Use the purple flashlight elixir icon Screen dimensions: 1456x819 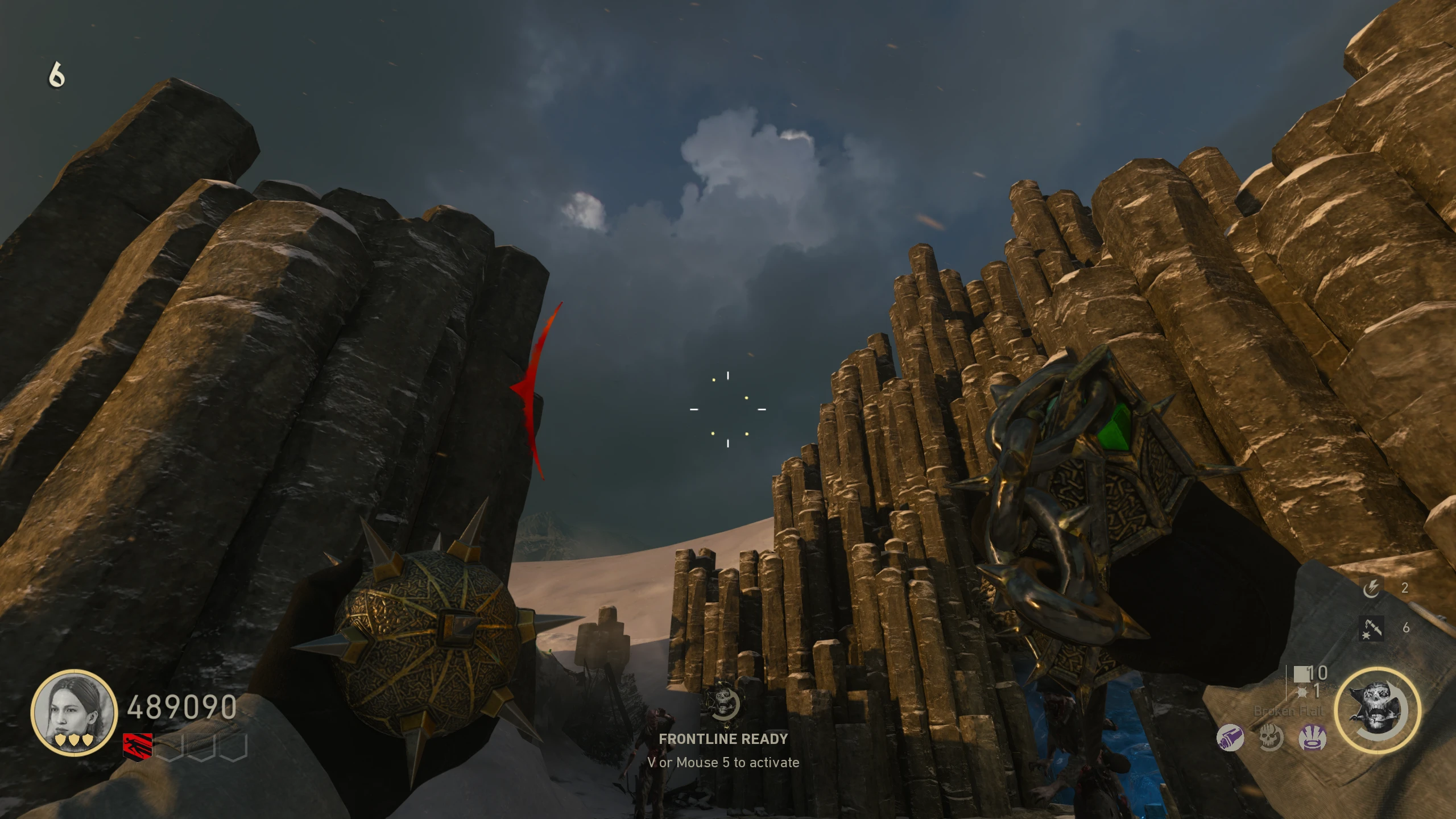point(1230,738)
